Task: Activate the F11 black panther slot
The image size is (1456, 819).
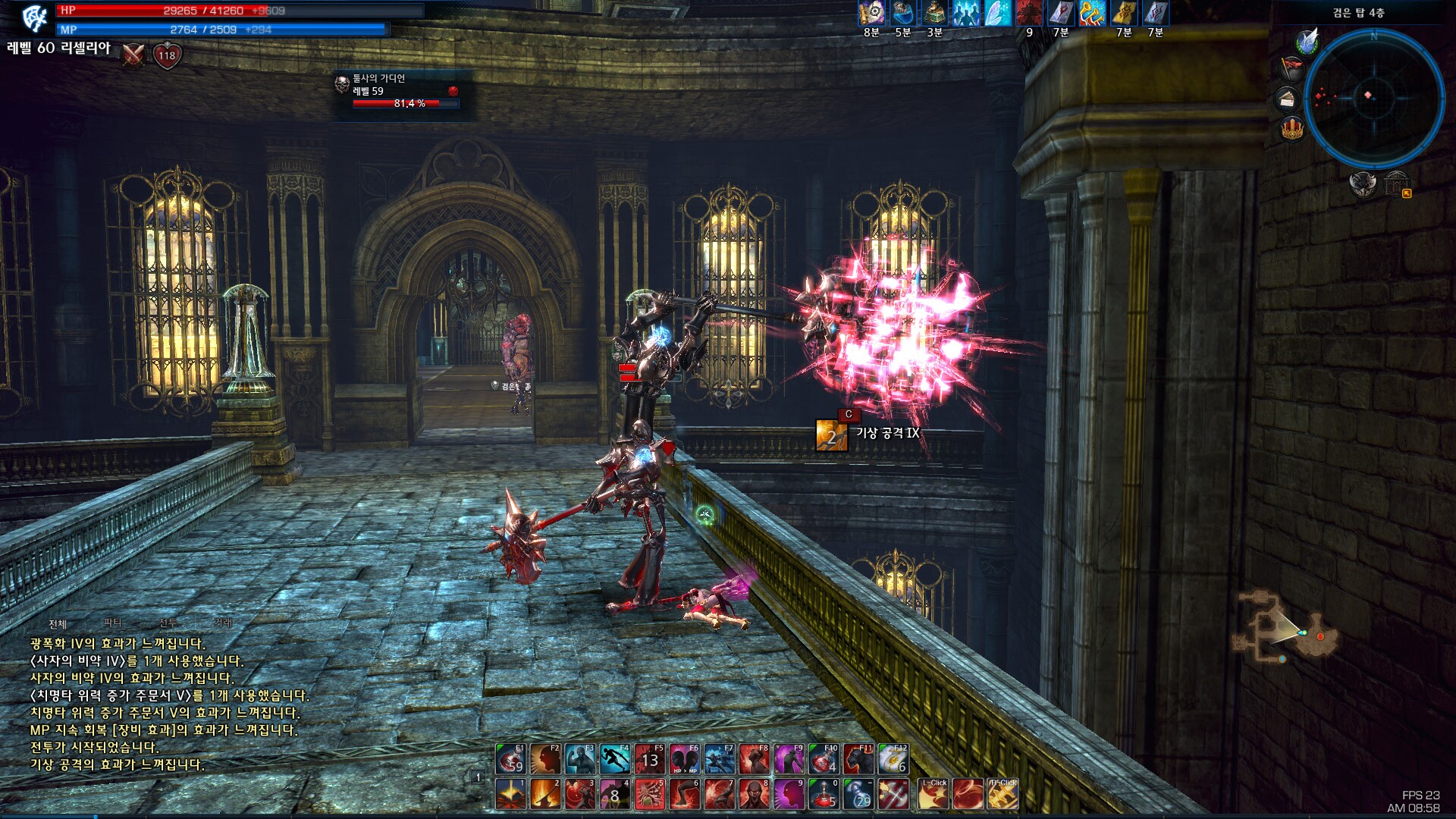Action: coord(858,758)
